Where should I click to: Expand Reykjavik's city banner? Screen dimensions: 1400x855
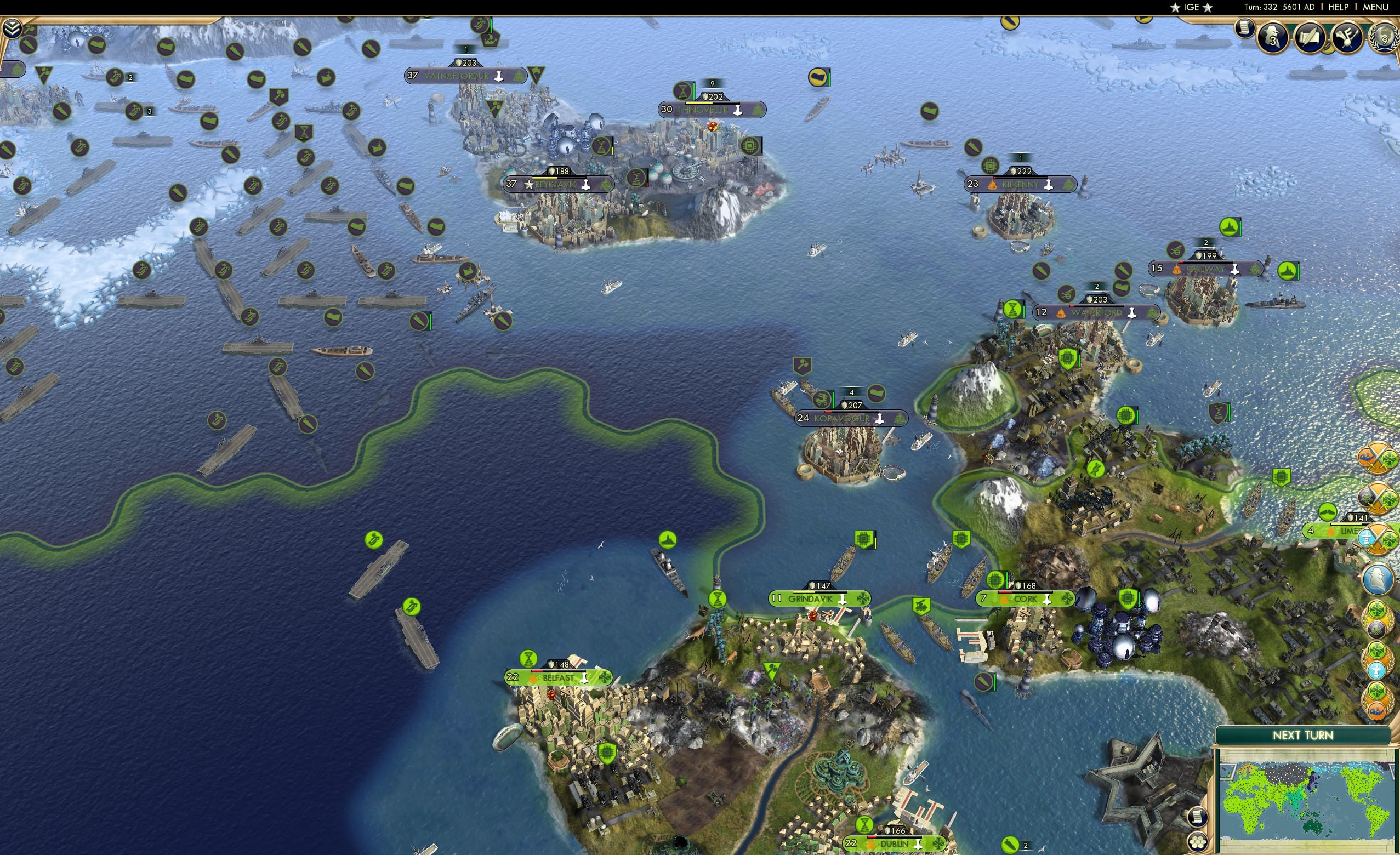(x=560, y=184)
